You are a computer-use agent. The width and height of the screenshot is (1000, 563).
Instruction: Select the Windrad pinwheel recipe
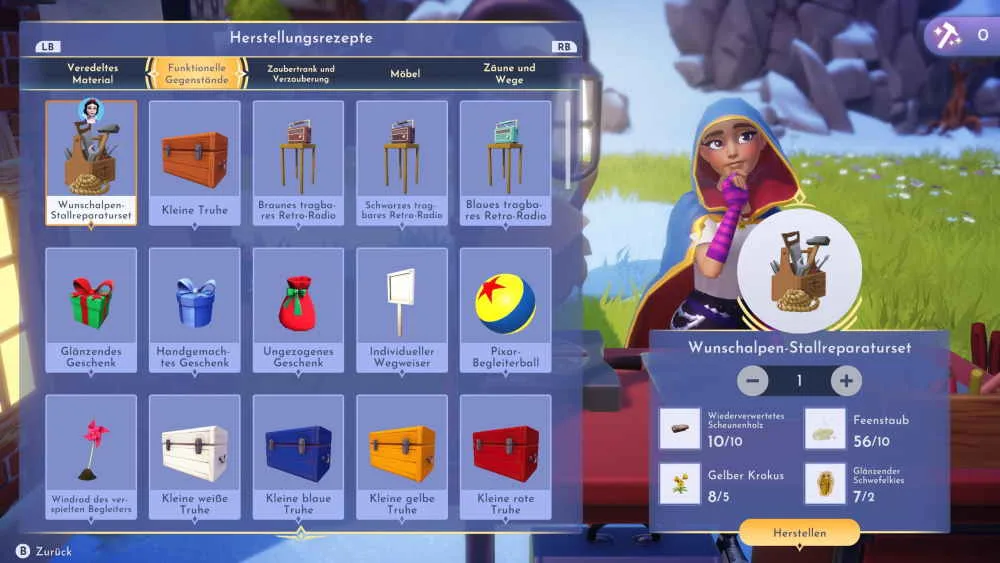click(x=91, y=457)
